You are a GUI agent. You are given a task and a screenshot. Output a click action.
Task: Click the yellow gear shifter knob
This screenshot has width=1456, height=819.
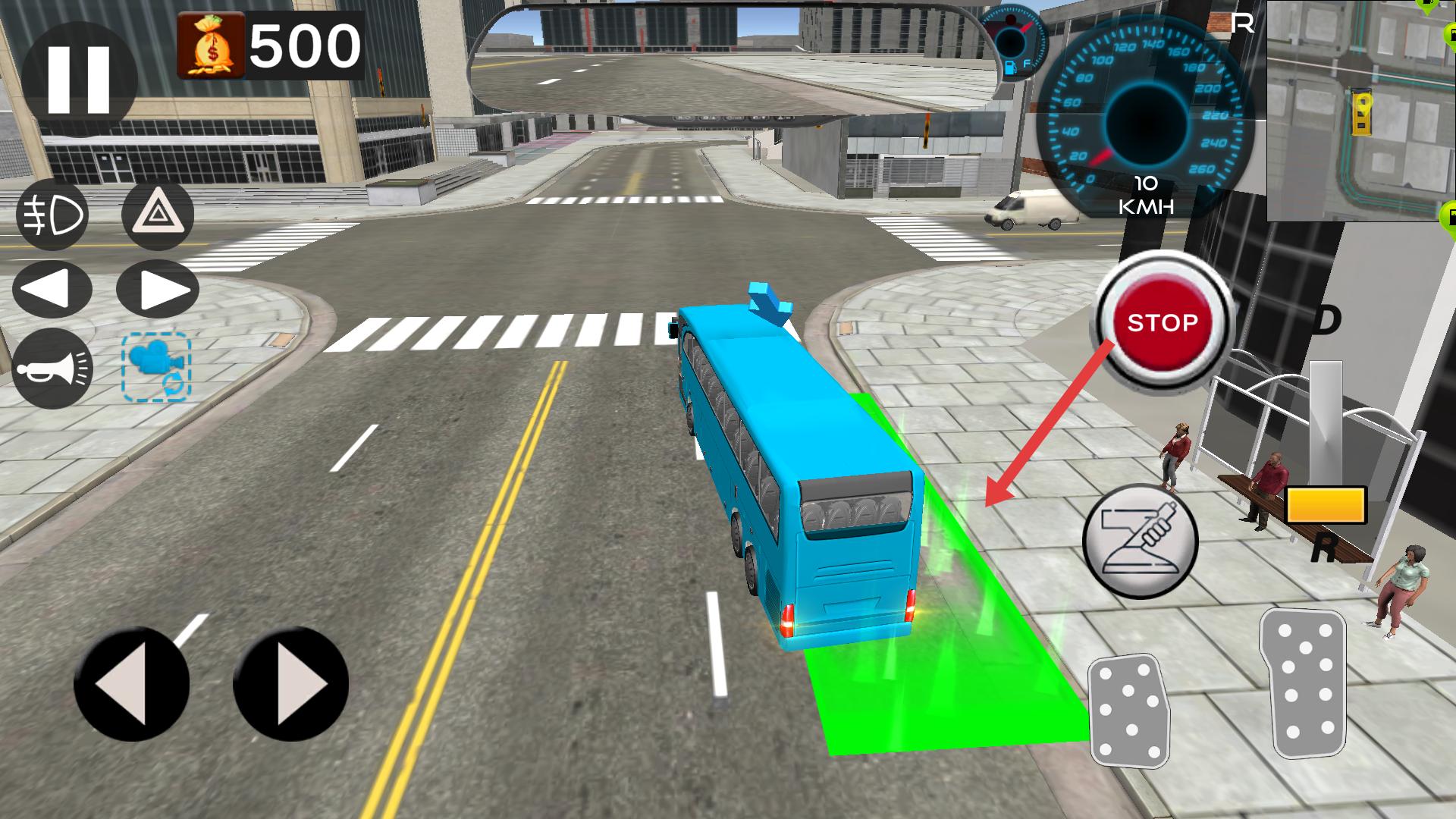pyautogui.click(x=1326, y=505)
